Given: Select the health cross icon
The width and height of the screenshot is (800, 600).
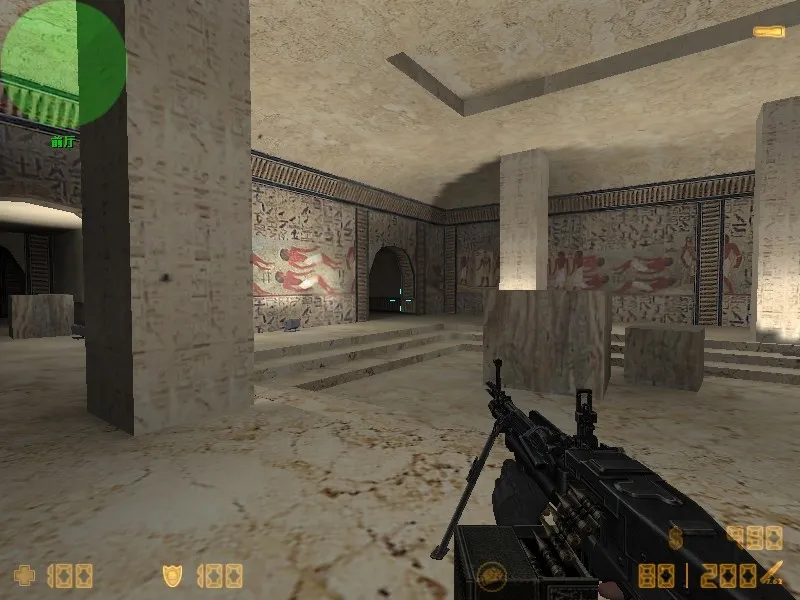Looking at the screenshot, I should [x=23, y=575].
